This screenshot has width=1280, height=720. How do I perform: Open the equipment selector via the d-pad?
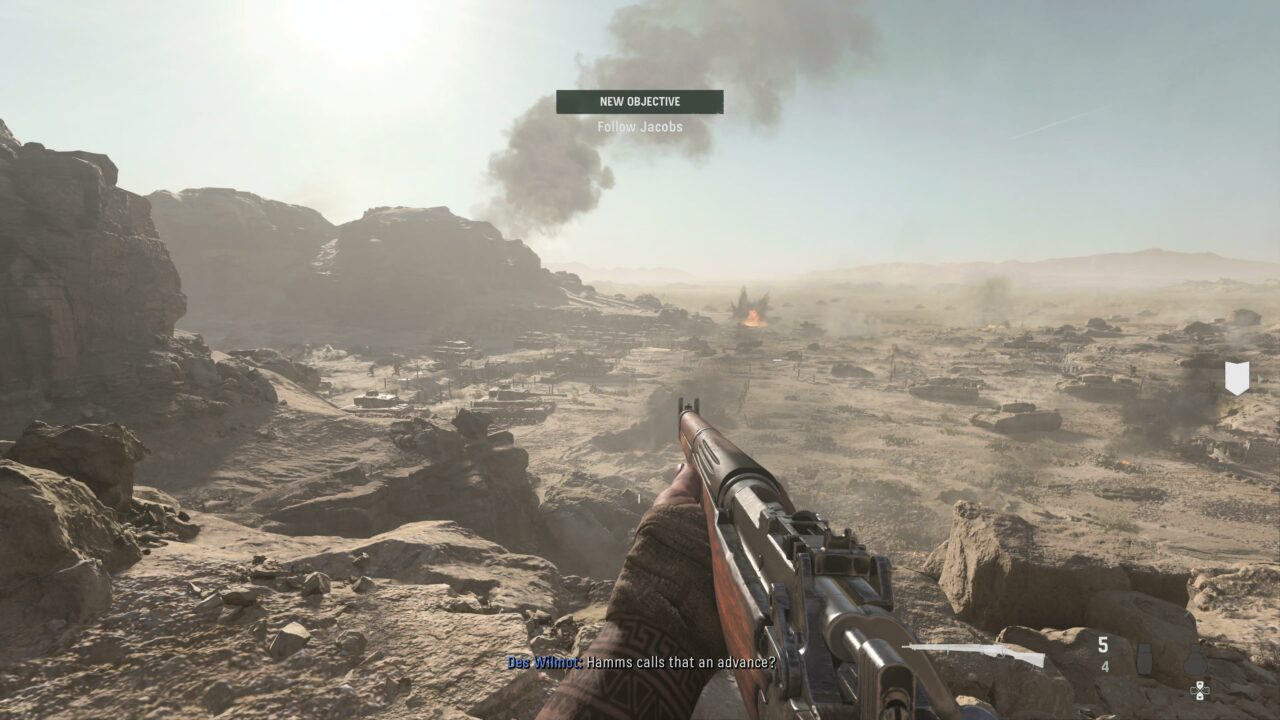click(x=1200, y=690)
